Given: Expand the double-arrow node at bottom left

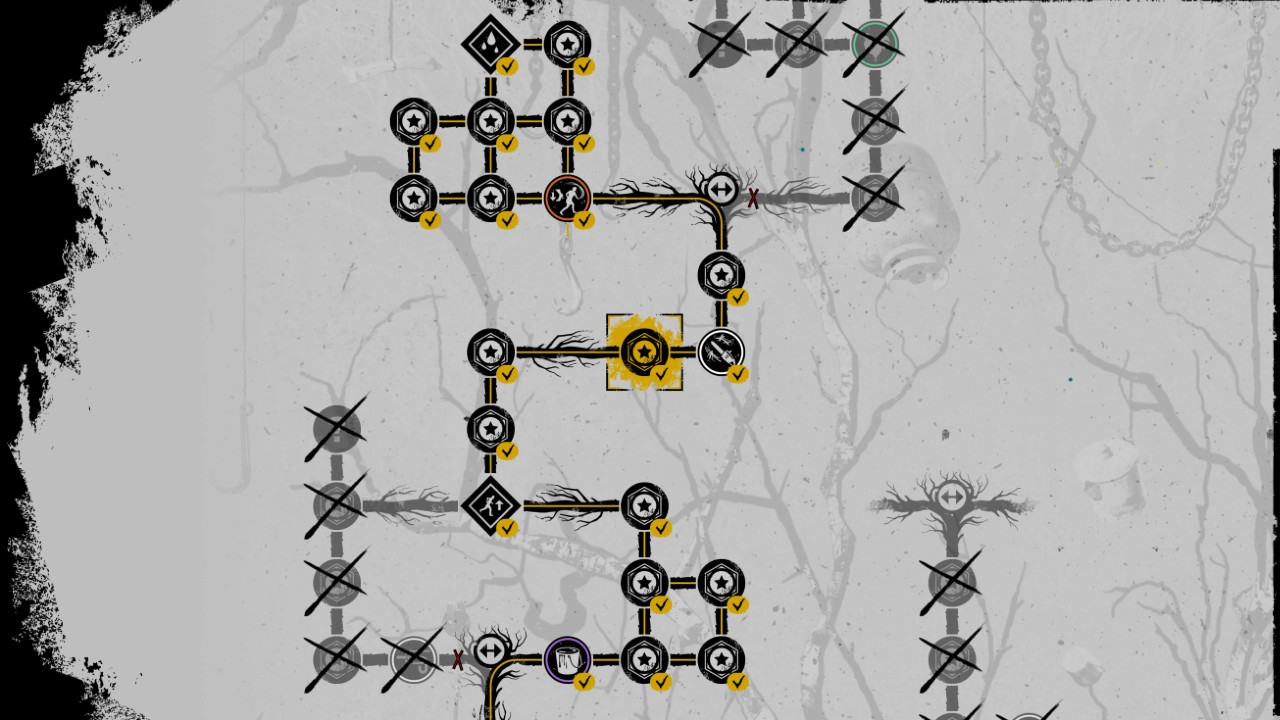Looking at the screenshot, I should tap(490, 651).
